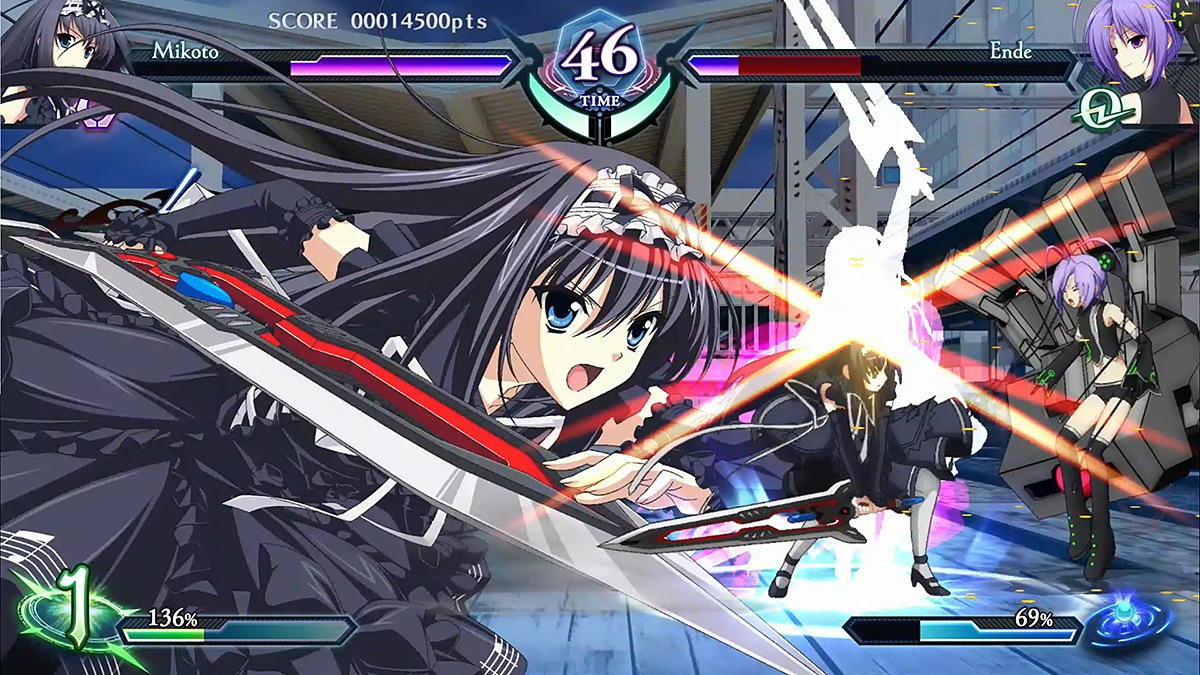Click the blue orb assist icon

click(x=1136, y=619)
